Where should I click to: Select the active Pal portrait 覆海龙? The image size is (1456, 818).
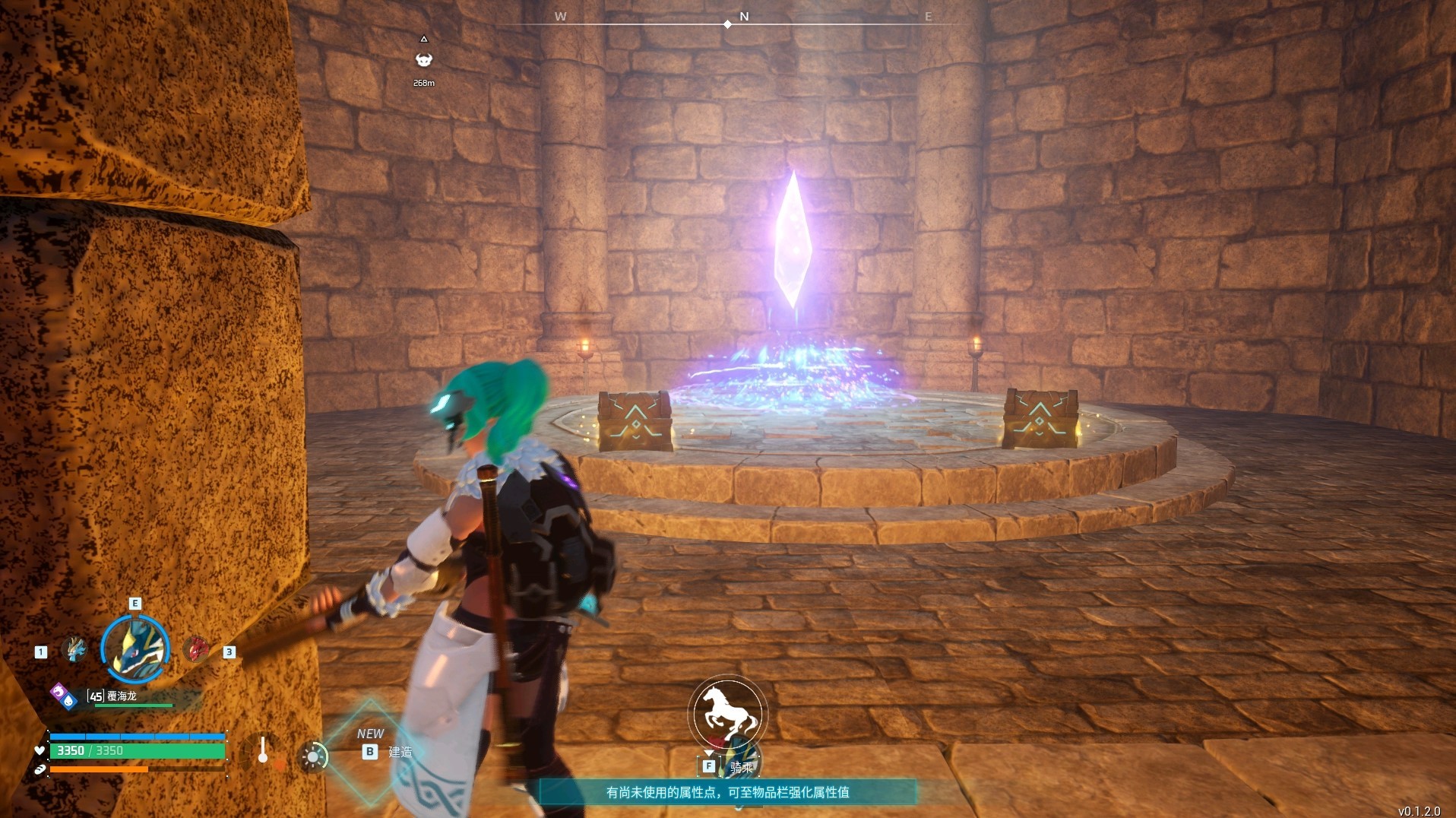[135, 648]
